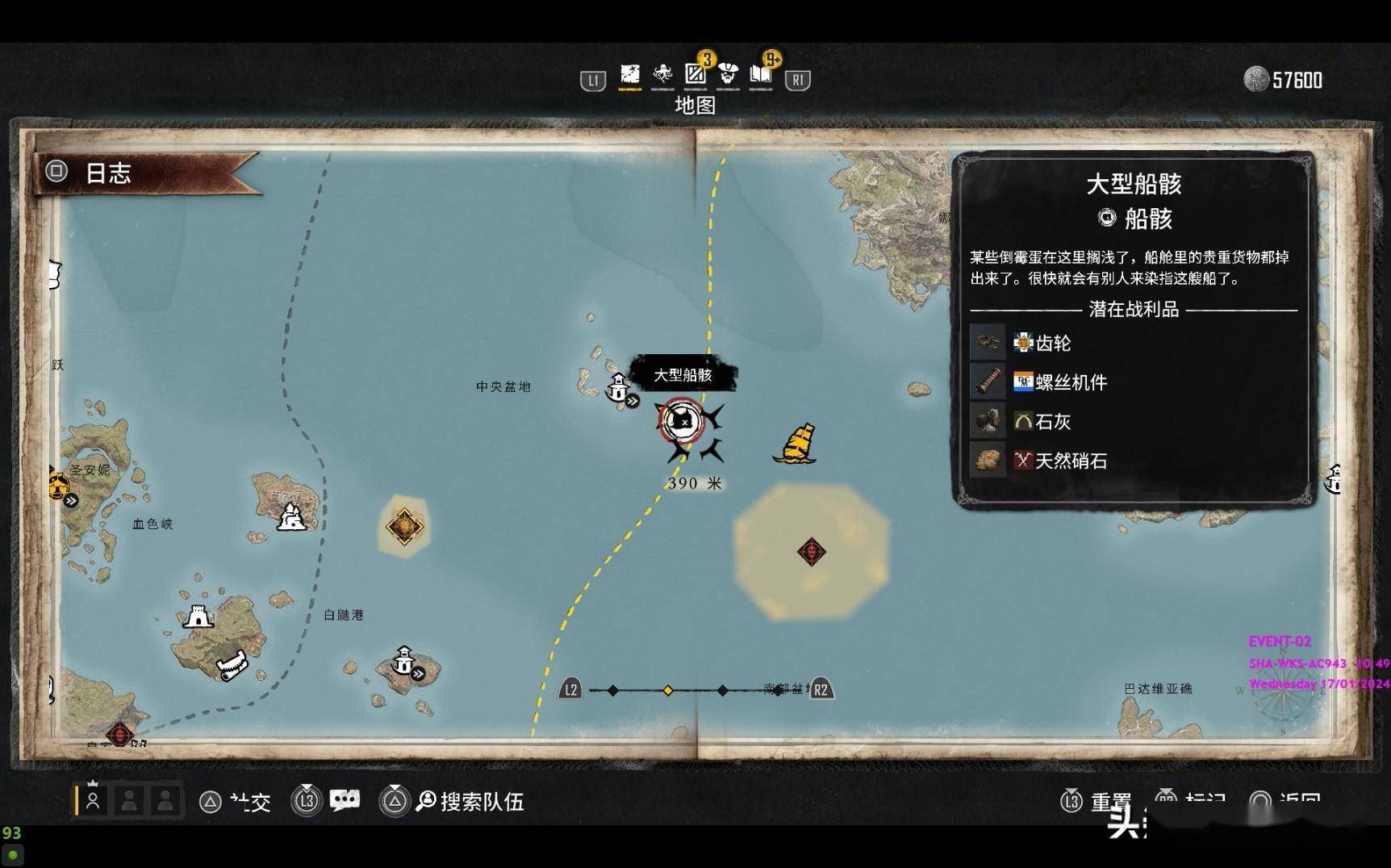Open the book tab with 9+ badge
Image resolution: width=1391 pixels, height=868 pixels.
click(761, 75)
